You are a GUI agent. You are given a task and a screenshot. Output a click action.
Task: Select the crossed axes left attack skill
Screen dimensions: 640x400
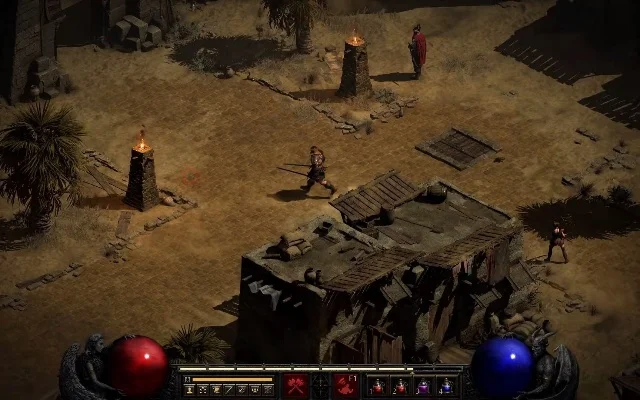click(296, 385)
